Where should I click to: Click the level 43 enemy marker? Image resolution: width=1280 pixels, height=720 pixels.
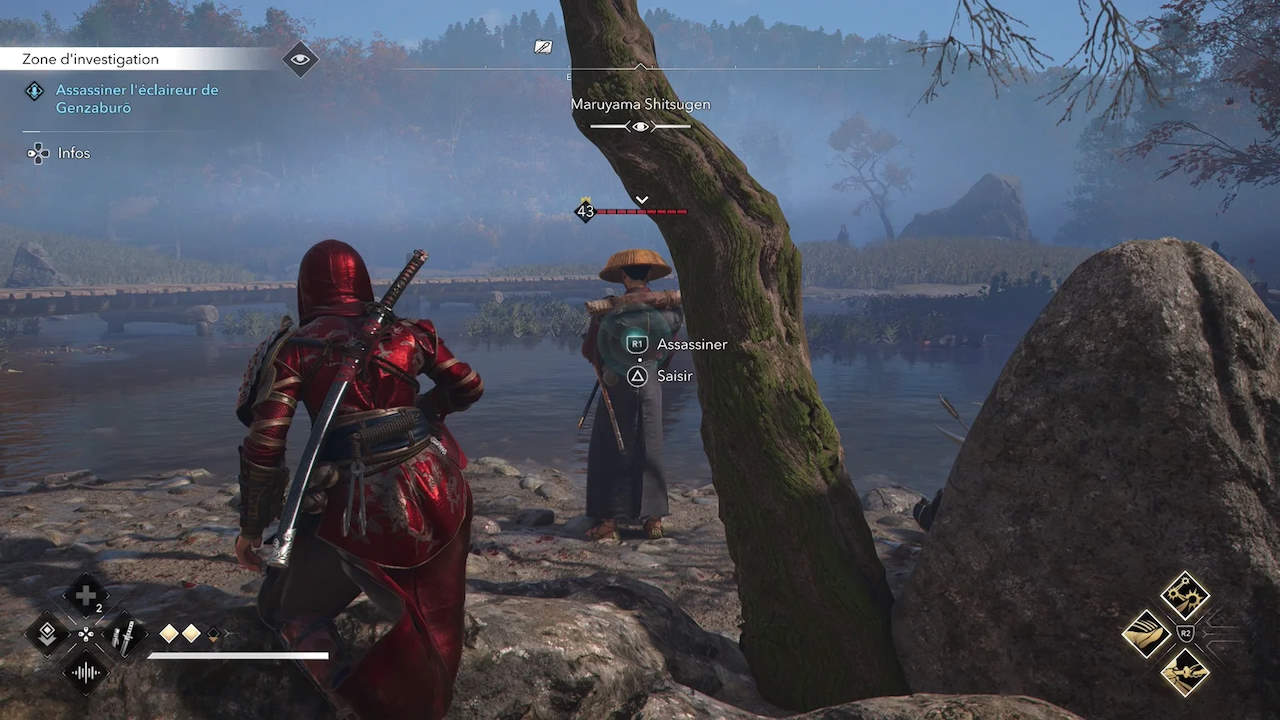pos(586,211)
